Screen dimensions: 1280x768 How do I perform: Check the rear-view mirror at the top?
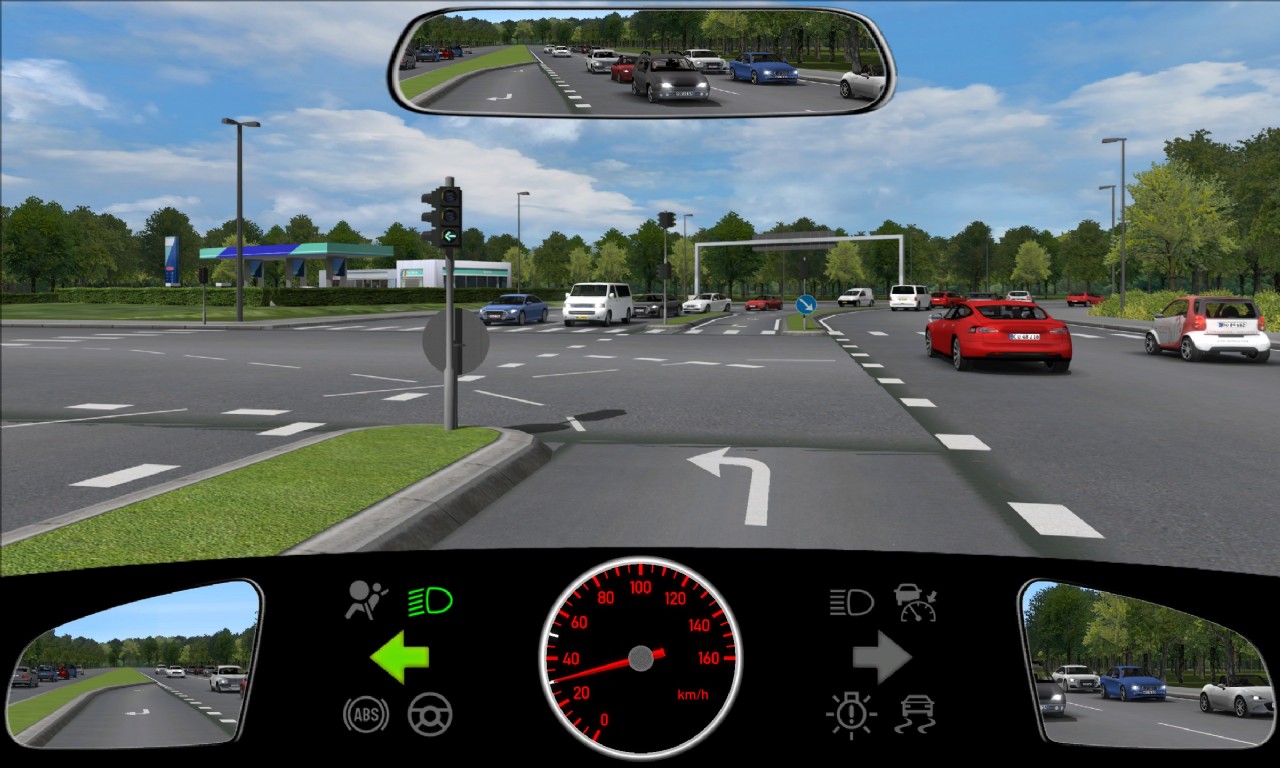click(x=641, y=62)
